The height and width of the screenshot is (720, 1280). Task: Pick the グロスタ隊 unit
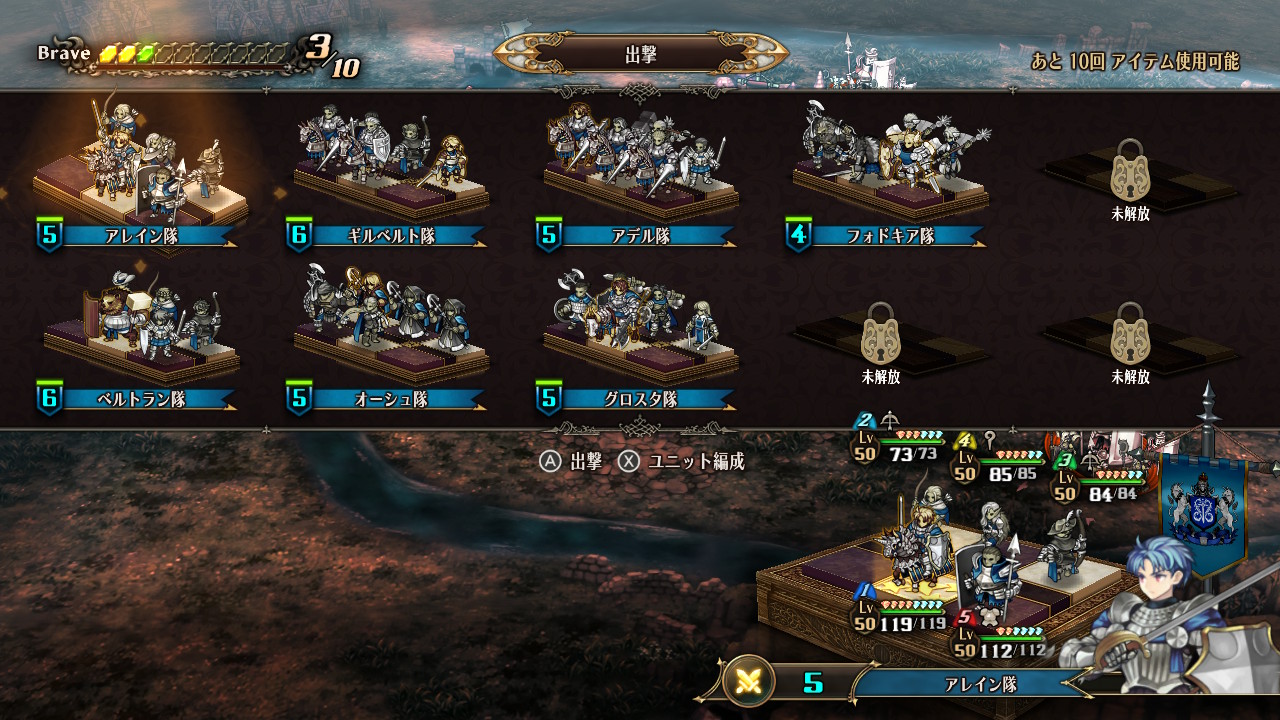pos(640,340)
